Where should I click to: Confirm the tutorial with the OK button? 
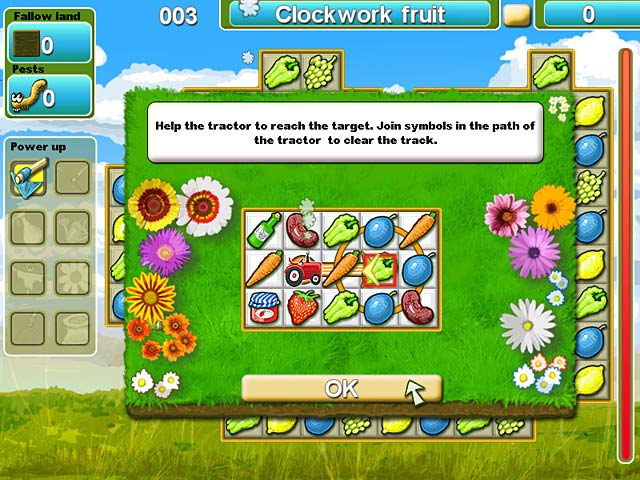(x=341, y=389)
